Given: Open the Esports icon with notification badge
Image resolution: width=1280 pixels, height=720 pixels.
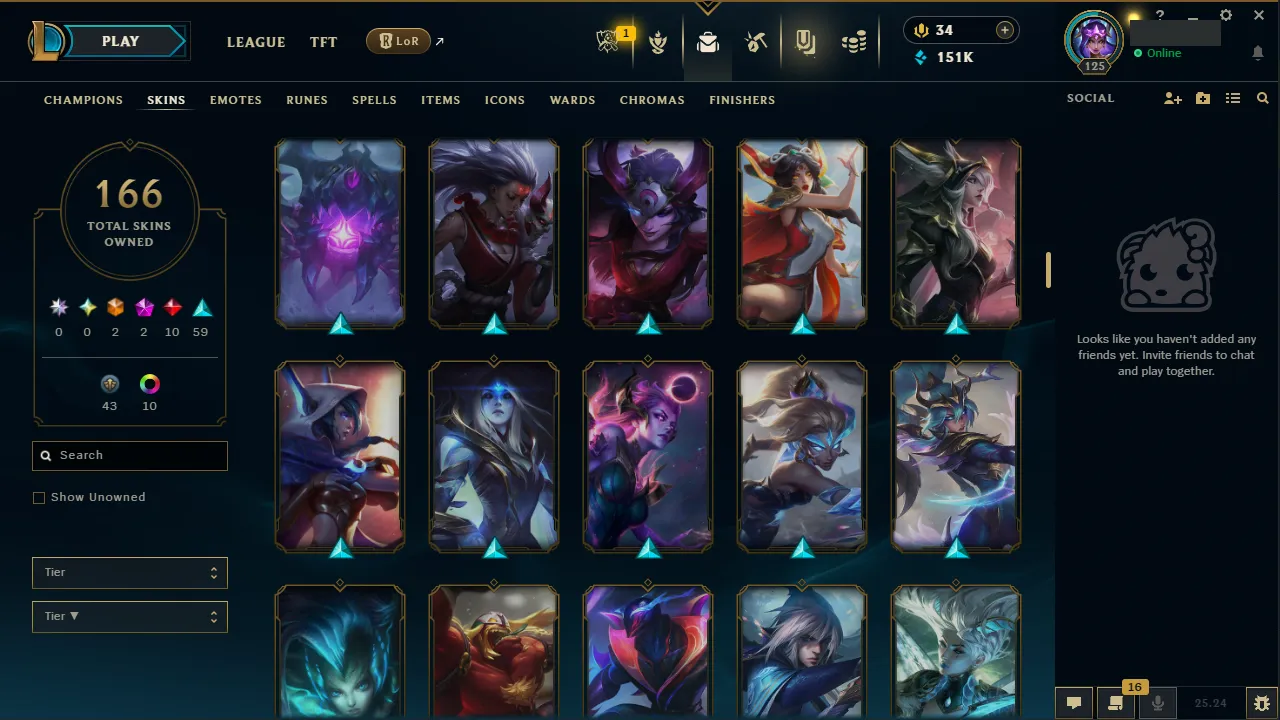Looking at the screenshot, I should 610,41.
